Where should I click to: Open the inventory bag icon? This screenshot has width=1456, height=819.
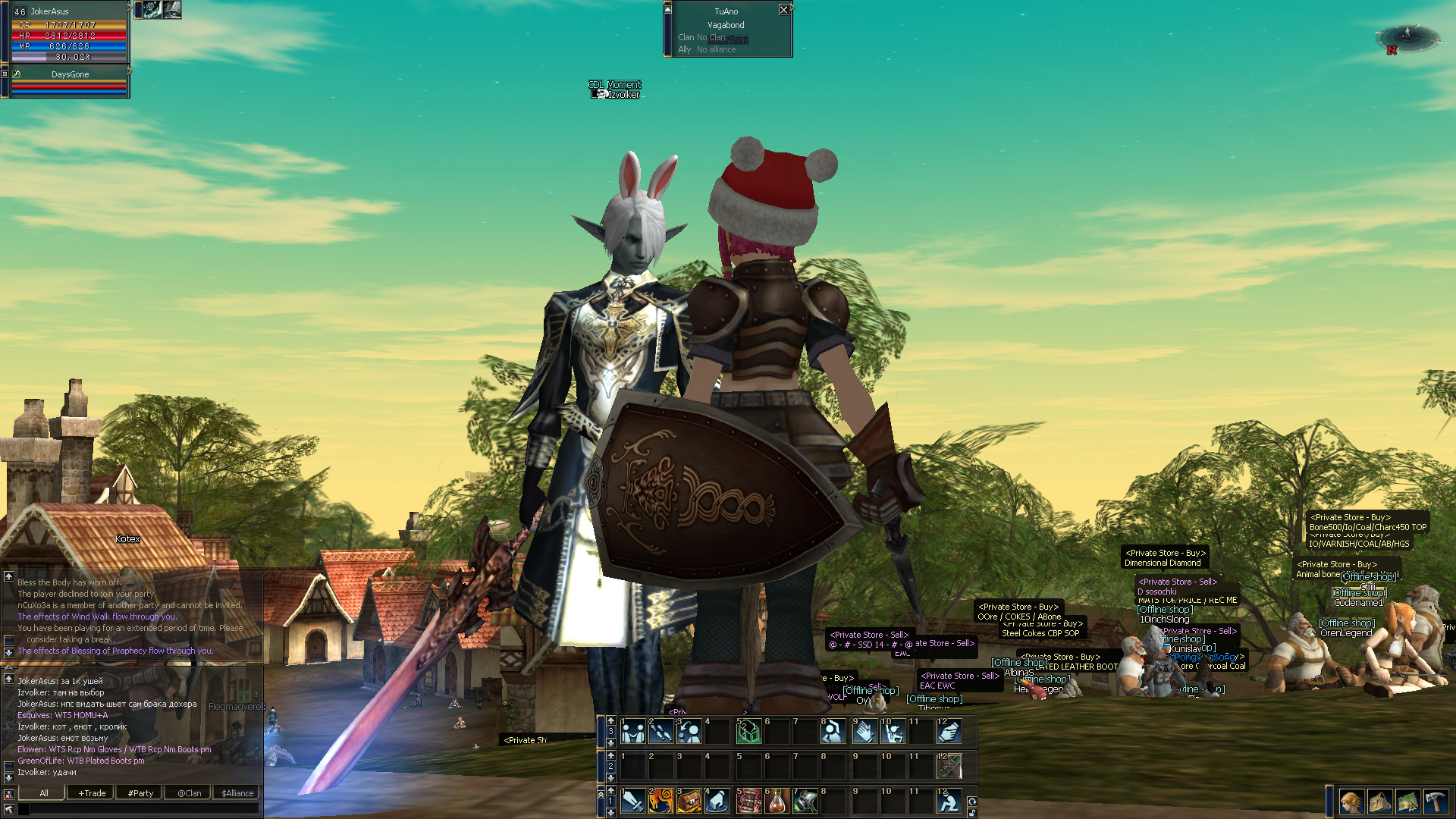pyautogui.click(x=1379, y=802)
